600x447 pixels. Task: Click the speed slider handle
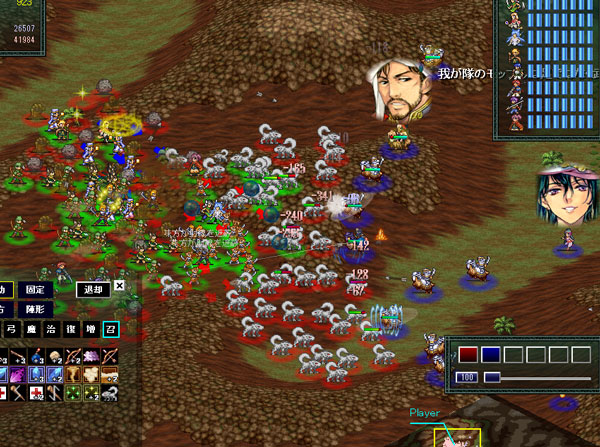(492, 377)
